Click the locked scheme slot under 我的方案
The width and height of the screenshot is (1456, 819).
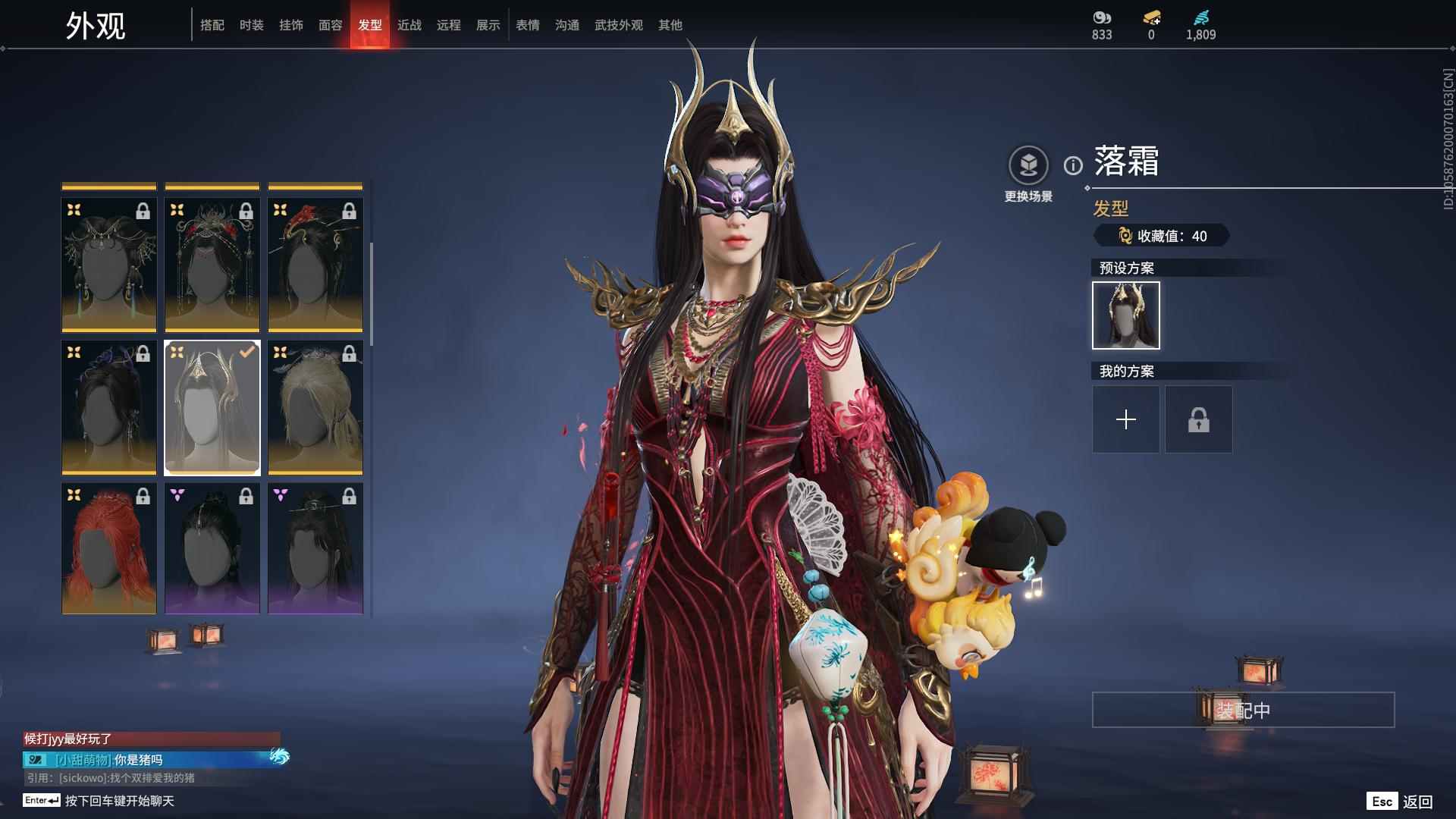[1198, 419]
